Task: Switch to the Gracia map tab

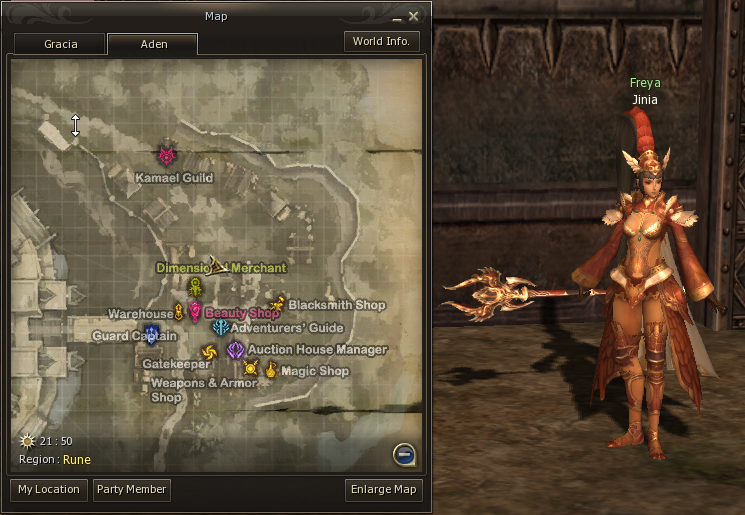Action: [x=60, y=44]
